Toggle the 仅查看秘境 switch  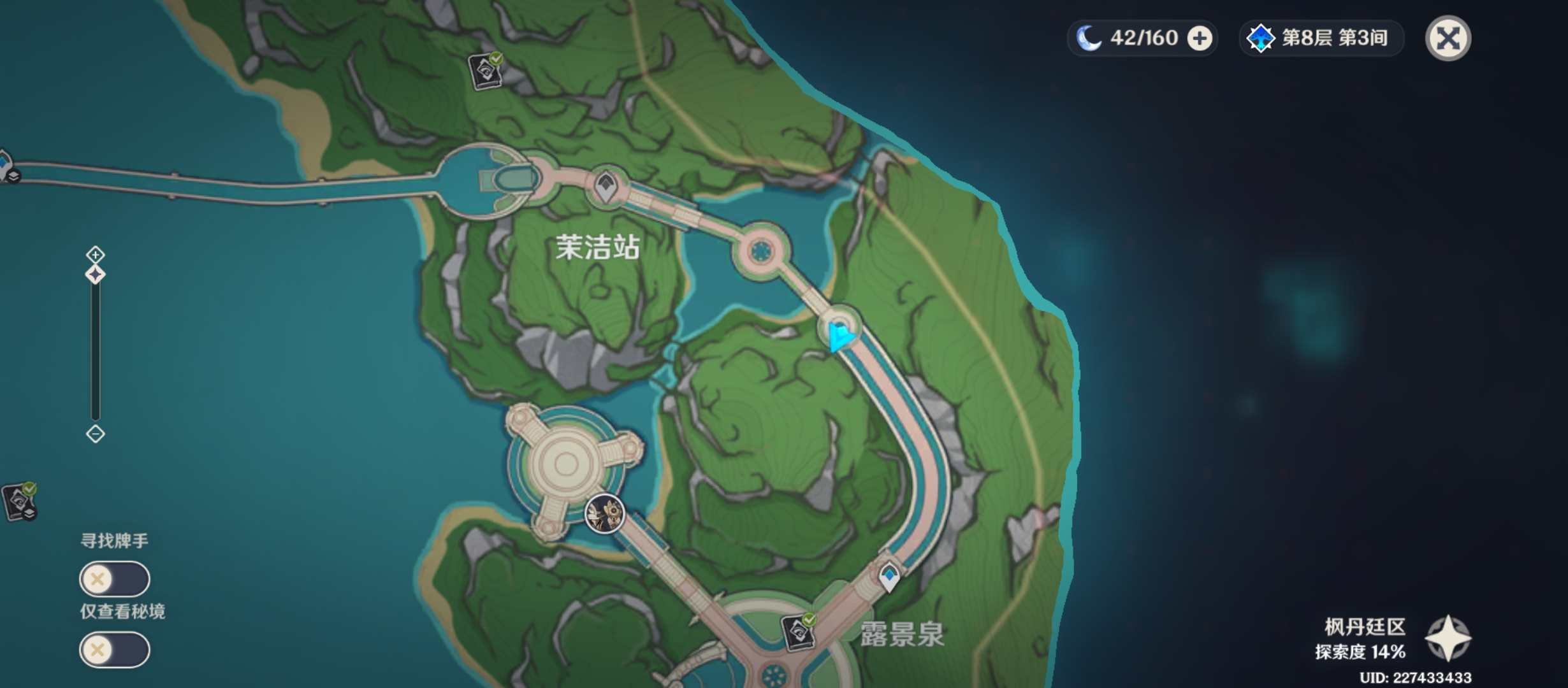(x=115, y=650)
